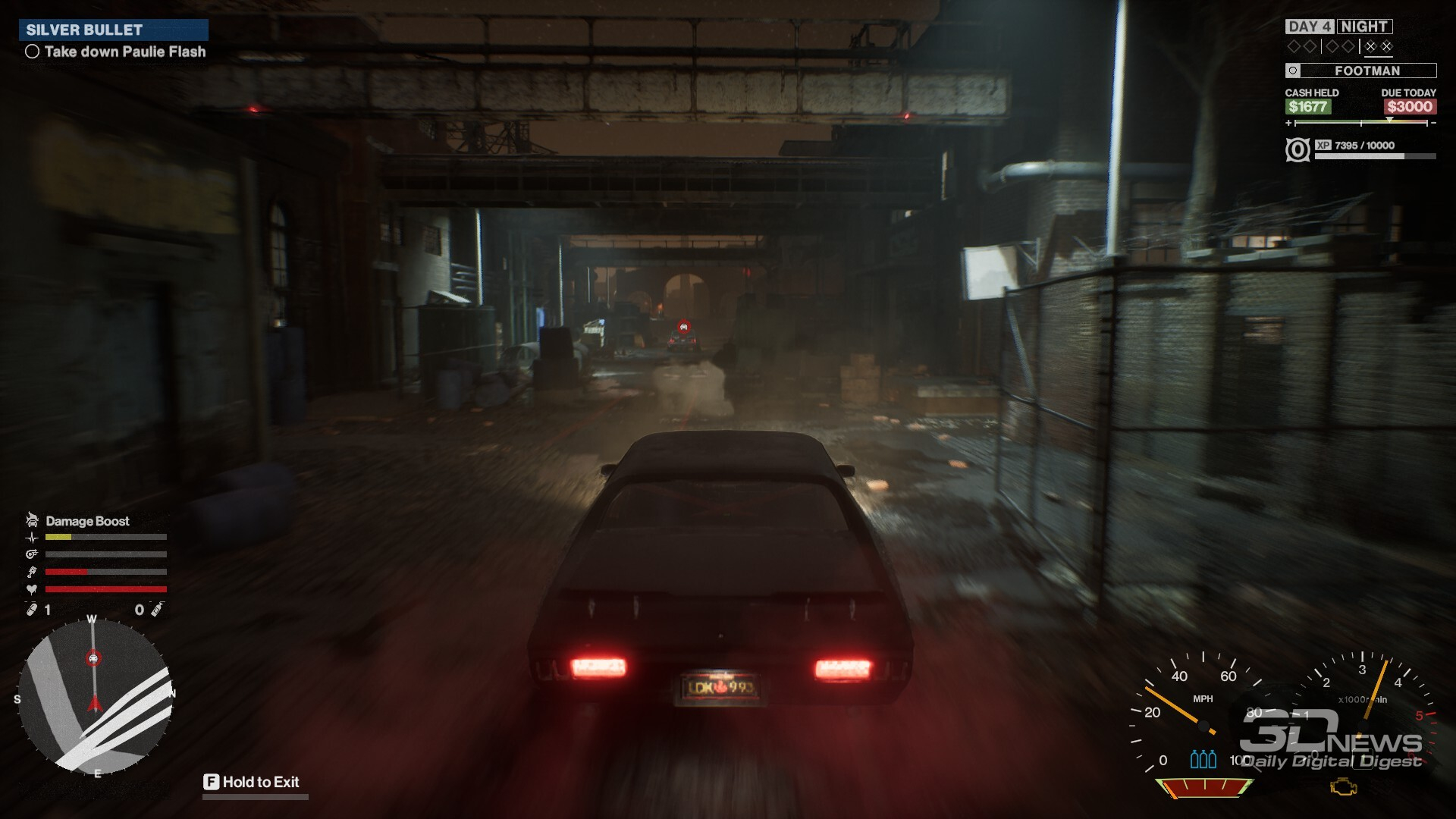Click the Footman rank badge
The width and height of the screenshot is (1456, 819).
point(1360,71)
